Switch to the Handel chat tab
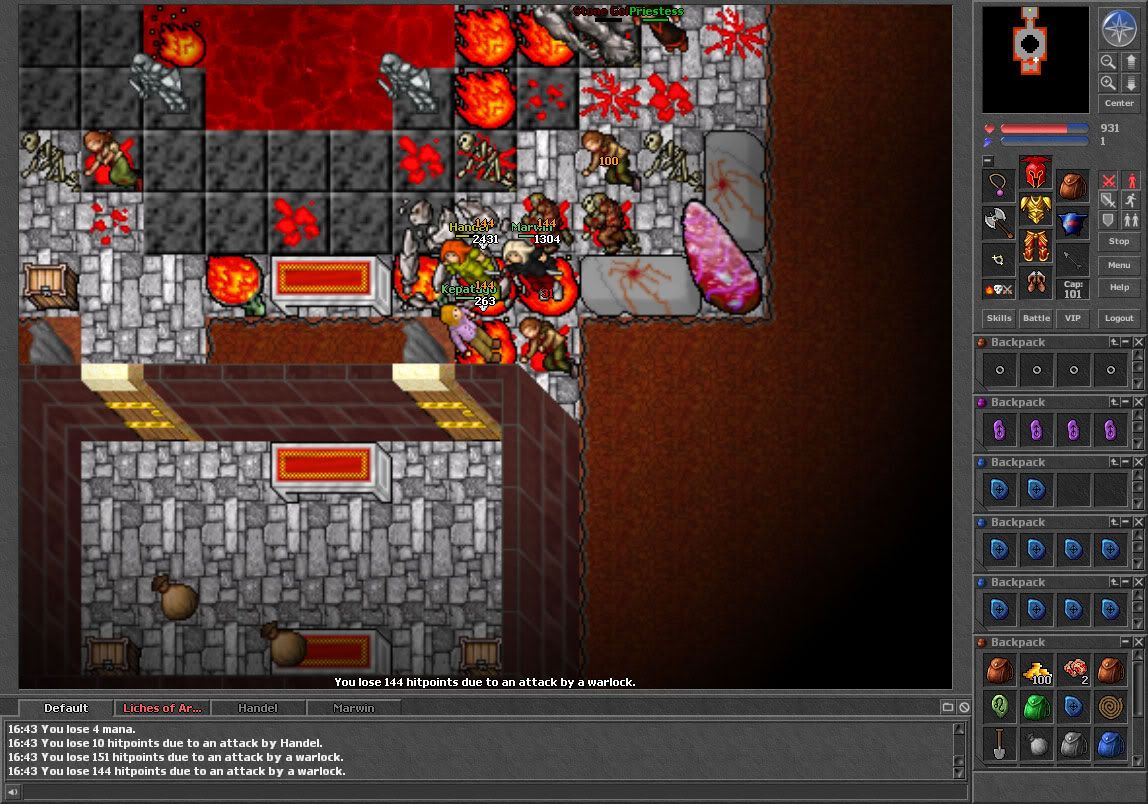The height and width of the screenshot is (804, 1148). point(258,708)
